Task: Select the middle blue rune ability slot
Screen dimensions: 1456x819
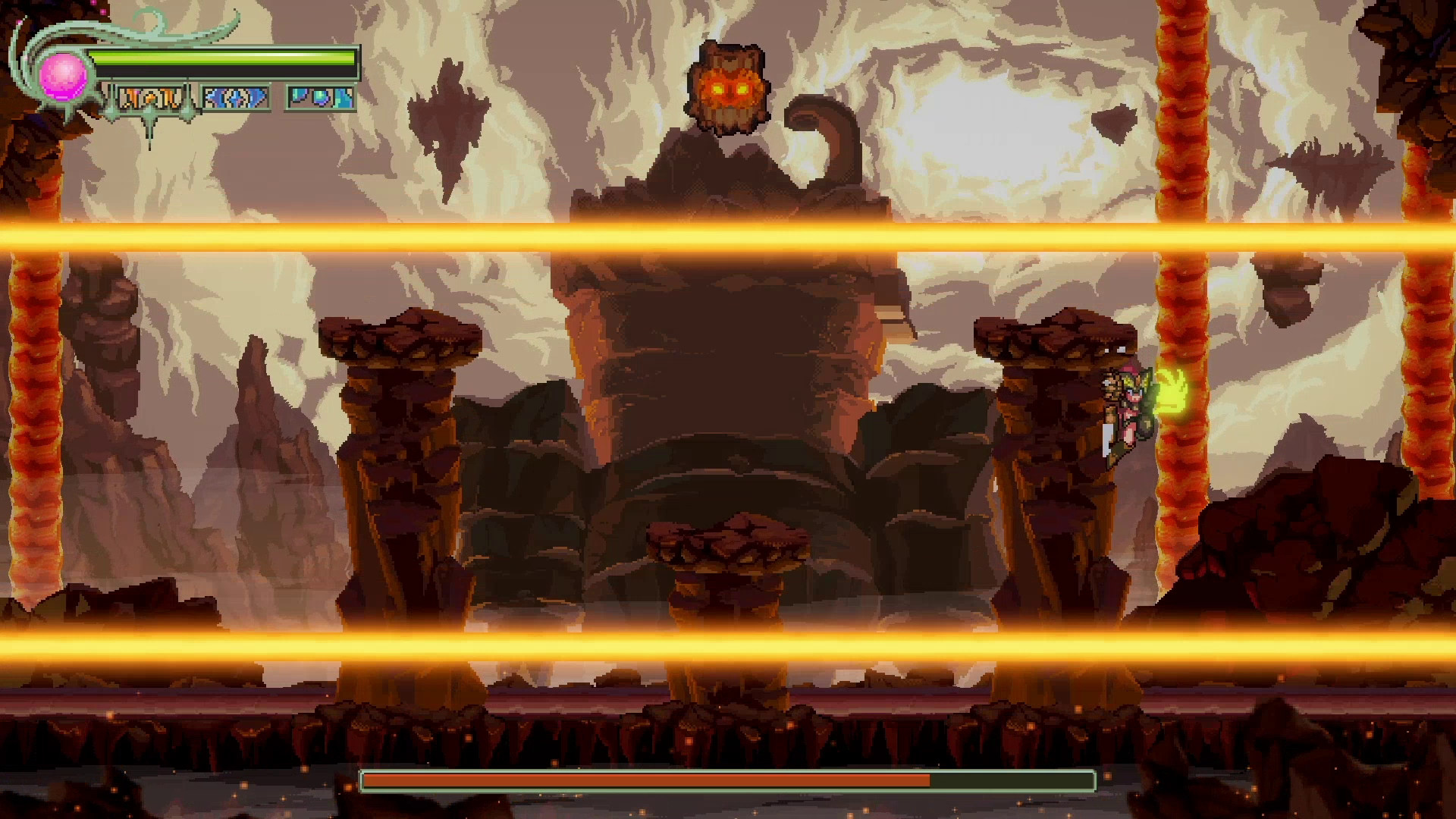Action: 235,97
